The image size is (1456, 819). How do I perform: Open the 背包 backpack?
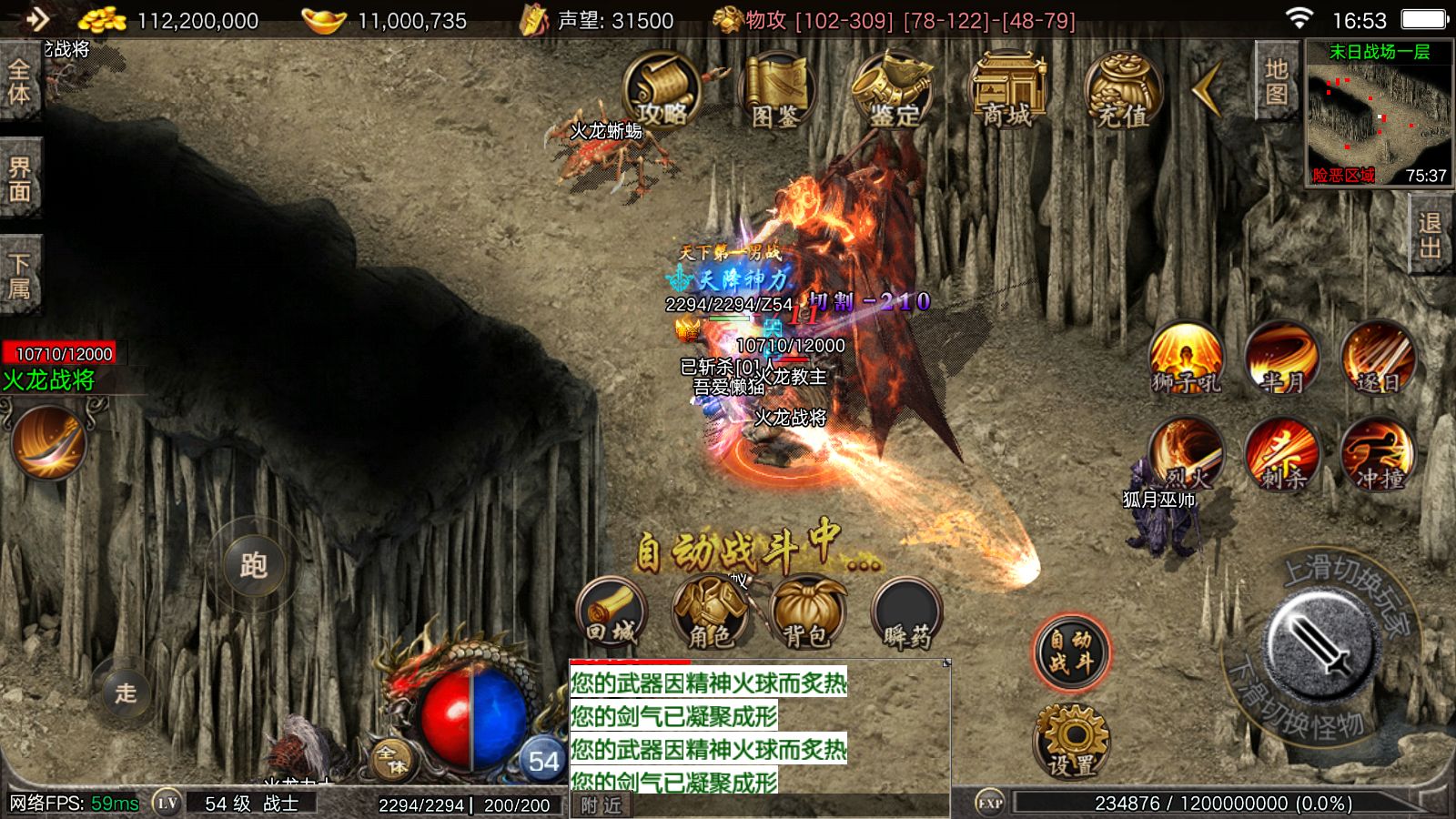(807, 612)
